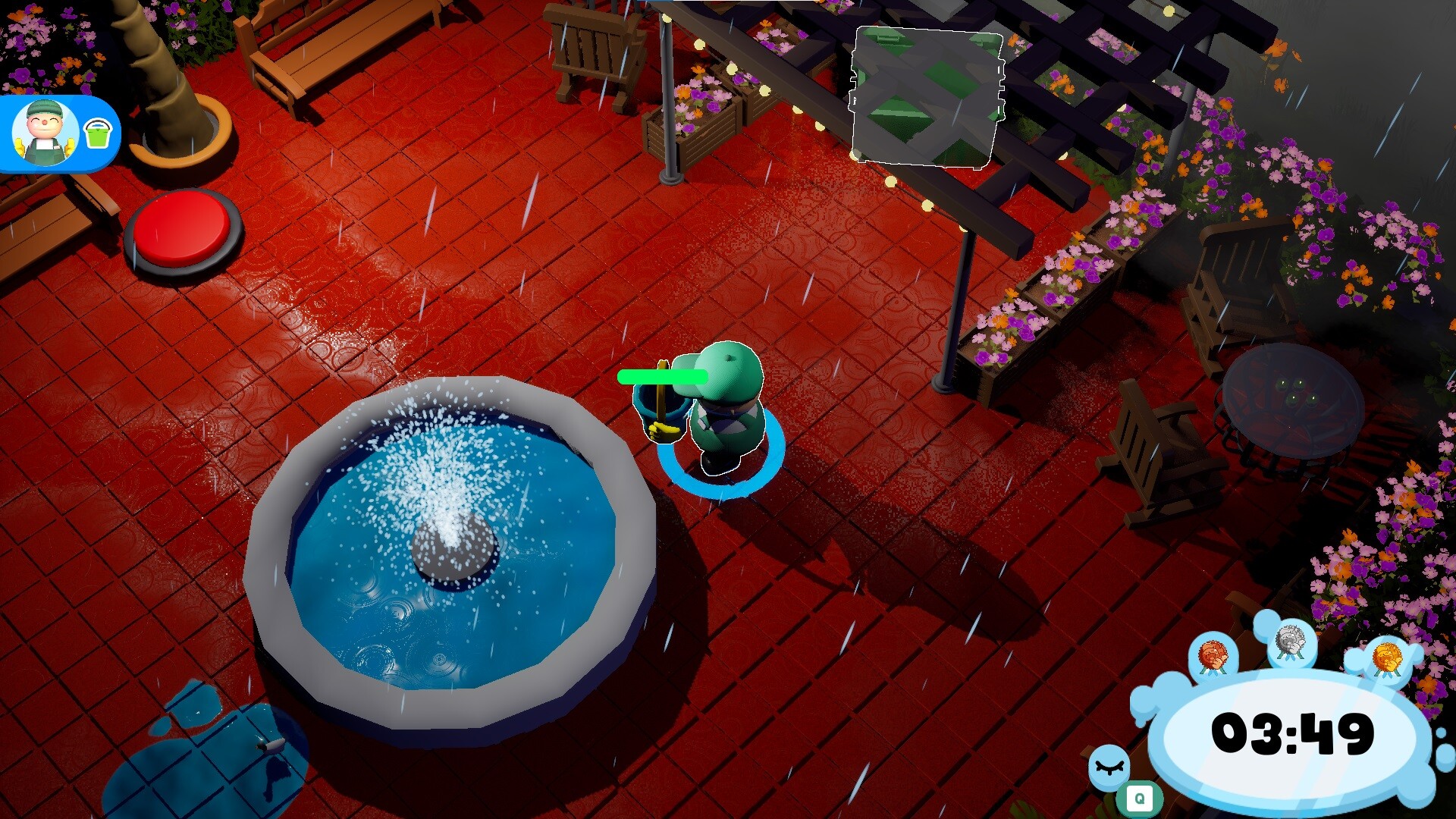1456x819 pixels.
Task: Select the green bucket equipment icon
Action: 97,131
